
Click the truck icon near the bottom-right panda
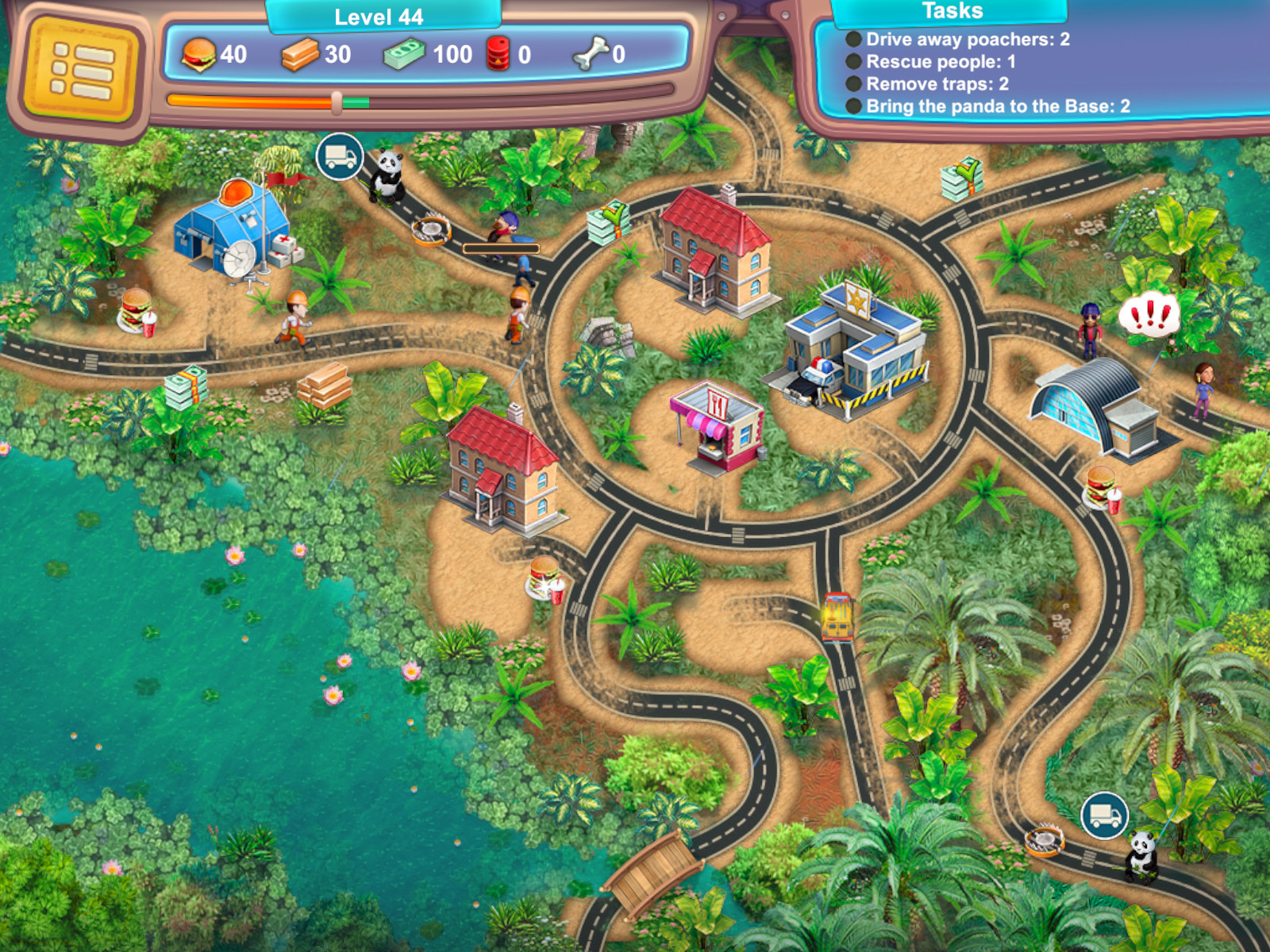1103,814
